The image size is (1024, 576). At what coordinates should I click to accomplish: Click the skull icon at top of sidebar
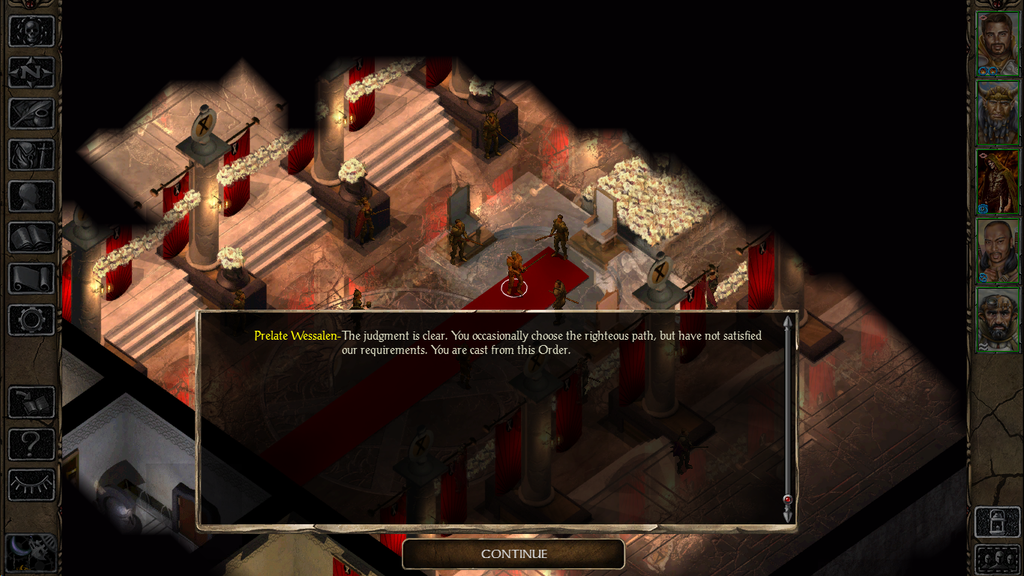pyautogui.click(x=30, y=31)
